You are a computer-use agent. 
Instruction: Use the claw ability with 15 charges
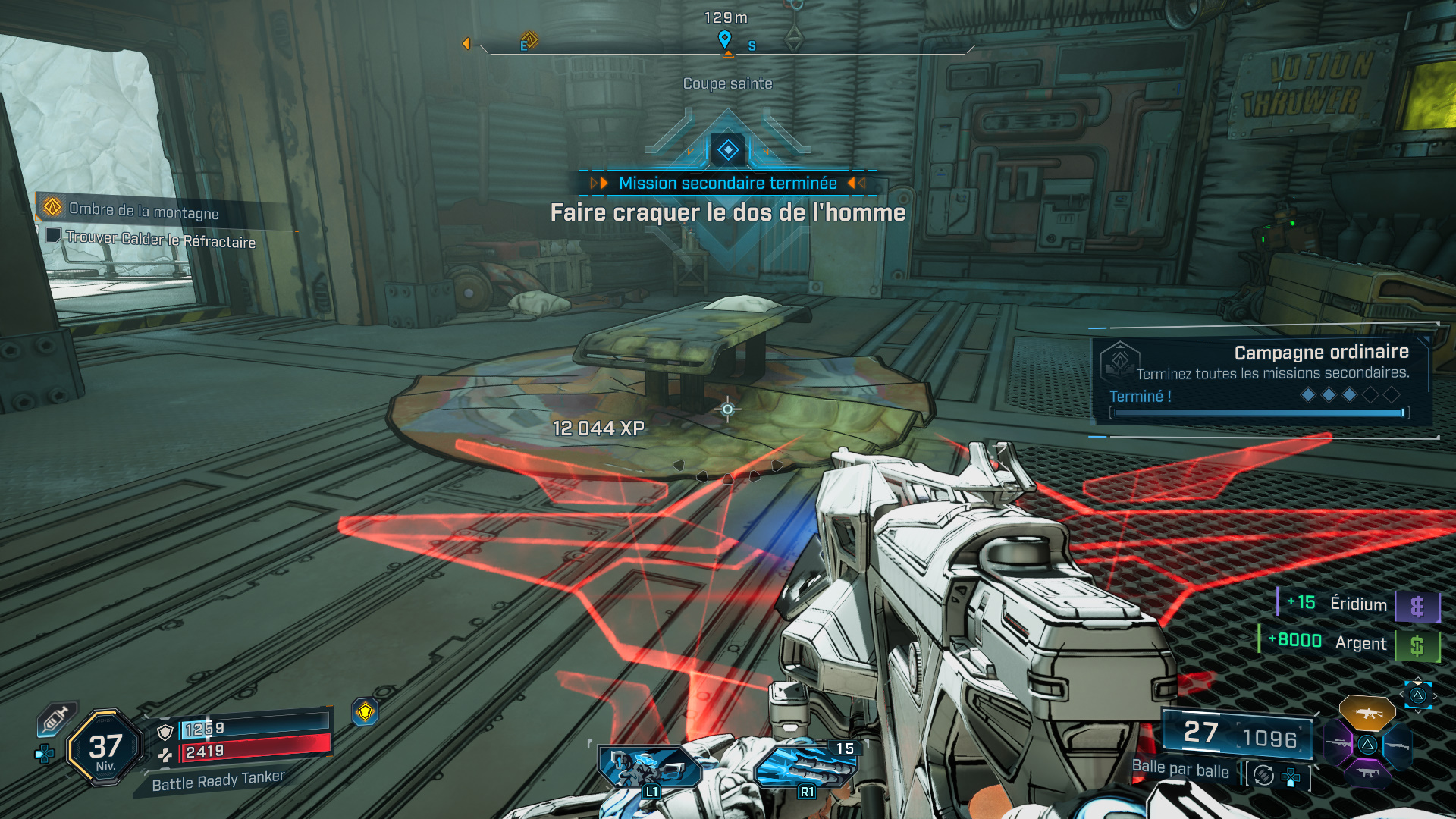click(805, 766)
